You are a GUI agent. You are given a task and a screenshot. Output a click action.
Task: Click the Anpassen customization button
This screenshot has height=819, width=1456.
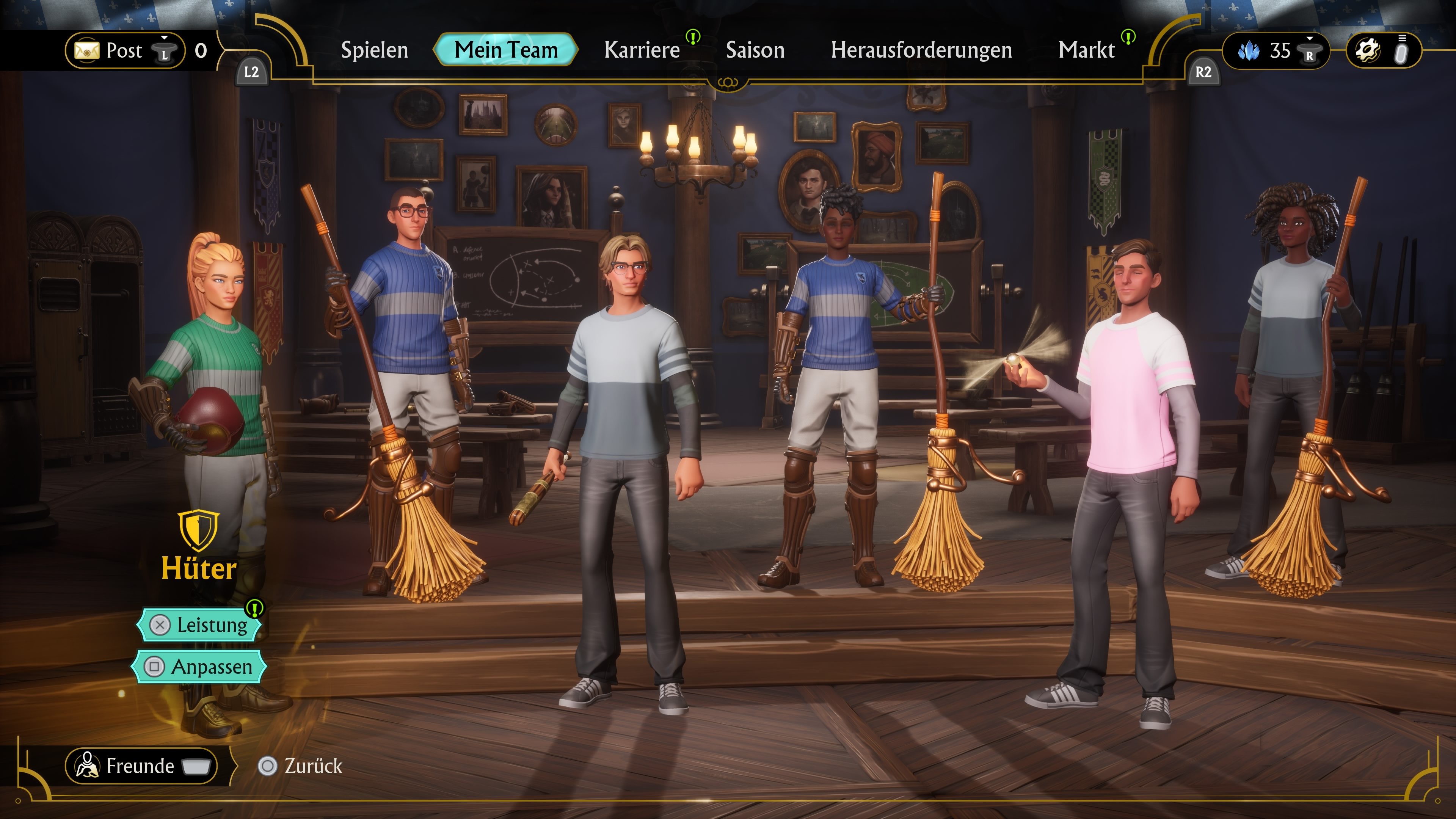coord(199,667)
